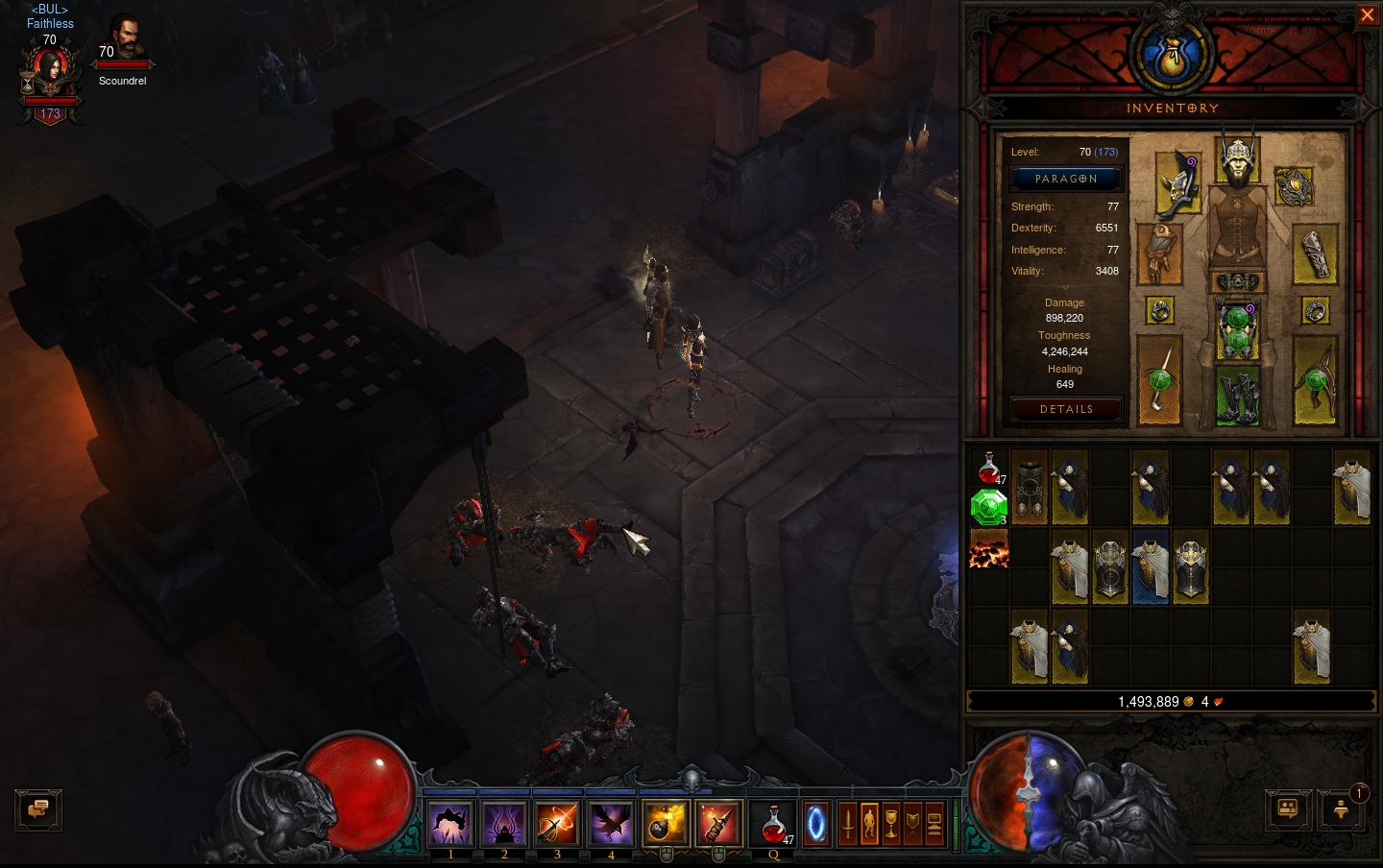
Task: Show character stat Details
Action: (1066, 409)
